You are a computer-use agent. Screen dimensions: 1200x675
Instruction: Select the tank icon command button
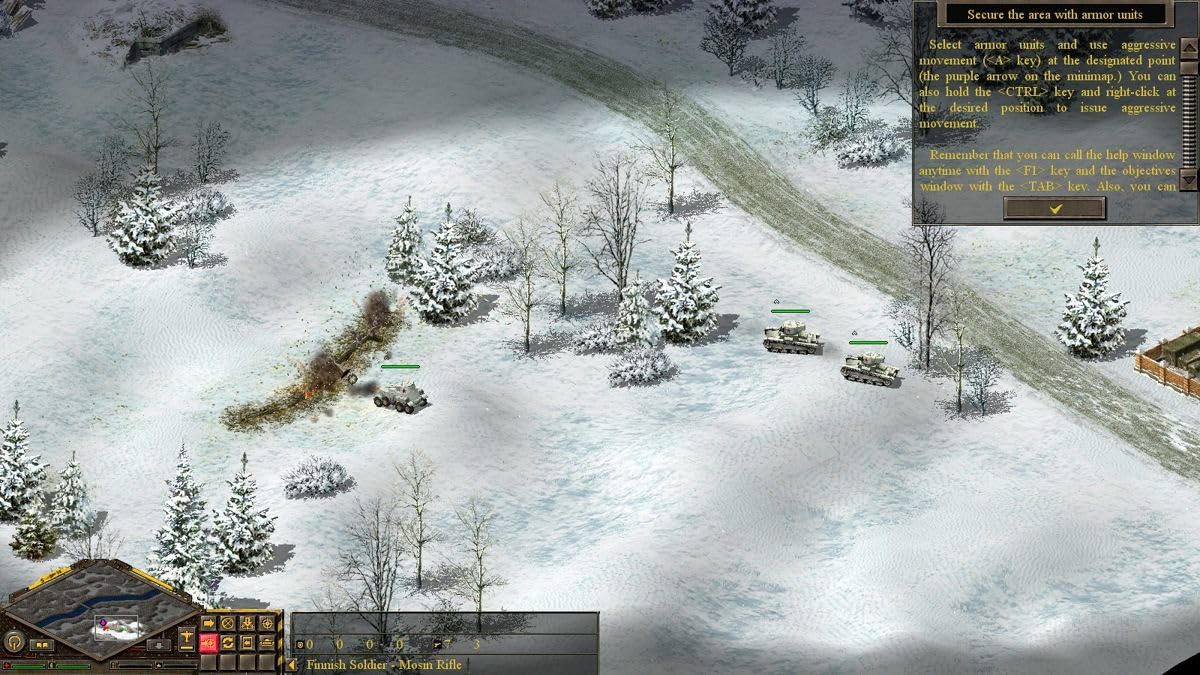point(267,642)
